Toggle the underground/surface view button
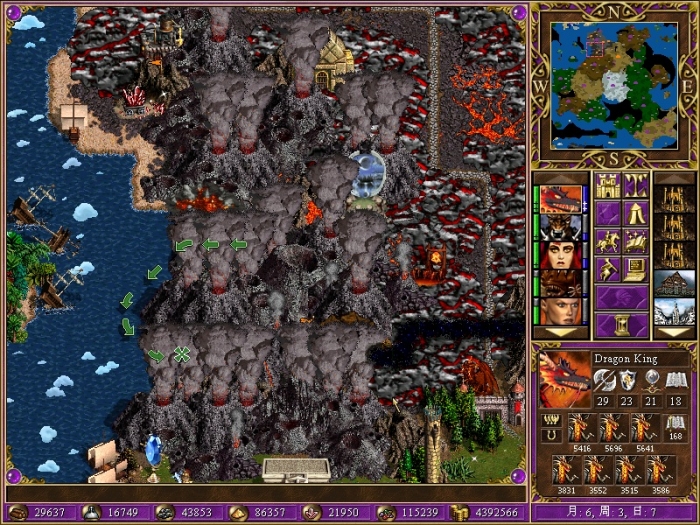This screenshot has height=525, width=700. [x=636, y=185]
